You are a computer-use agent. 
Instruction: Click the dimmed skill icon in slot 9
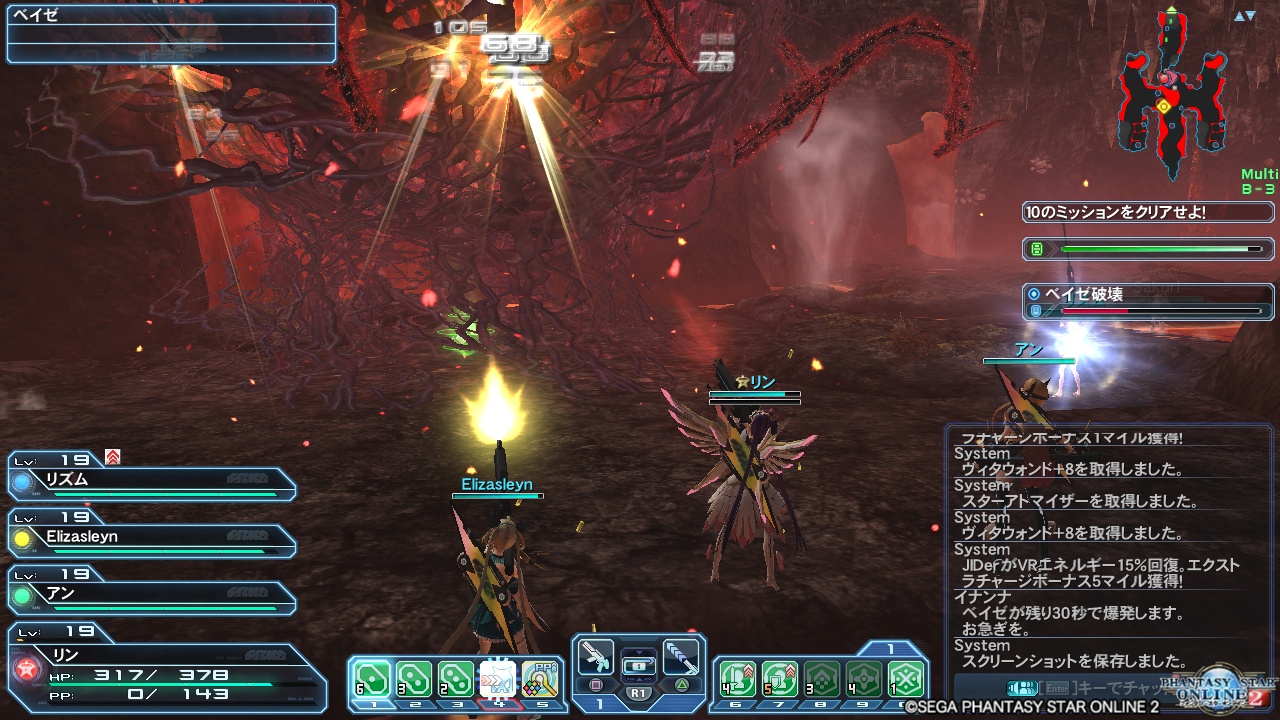coord(863,679)
